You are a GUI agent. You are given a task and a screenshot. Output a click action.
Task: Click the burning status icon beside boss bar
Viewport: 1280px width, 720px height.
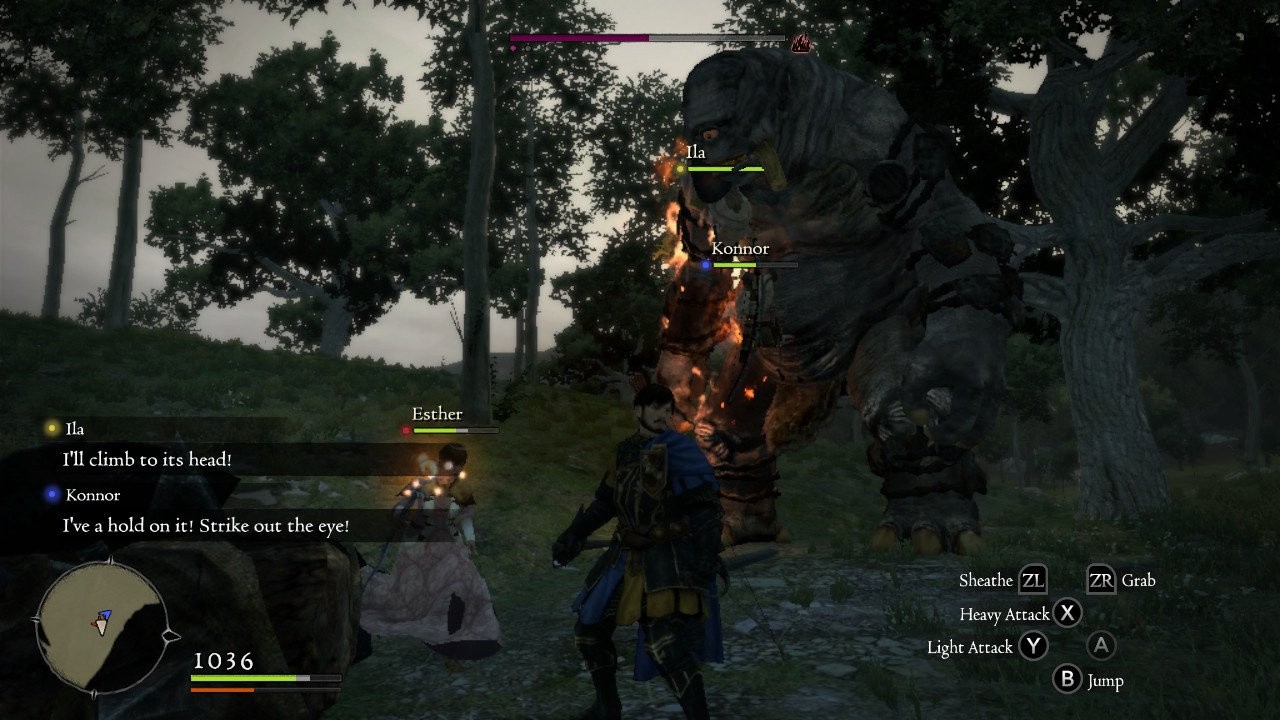pyautogui.click(x=800, y=42)
